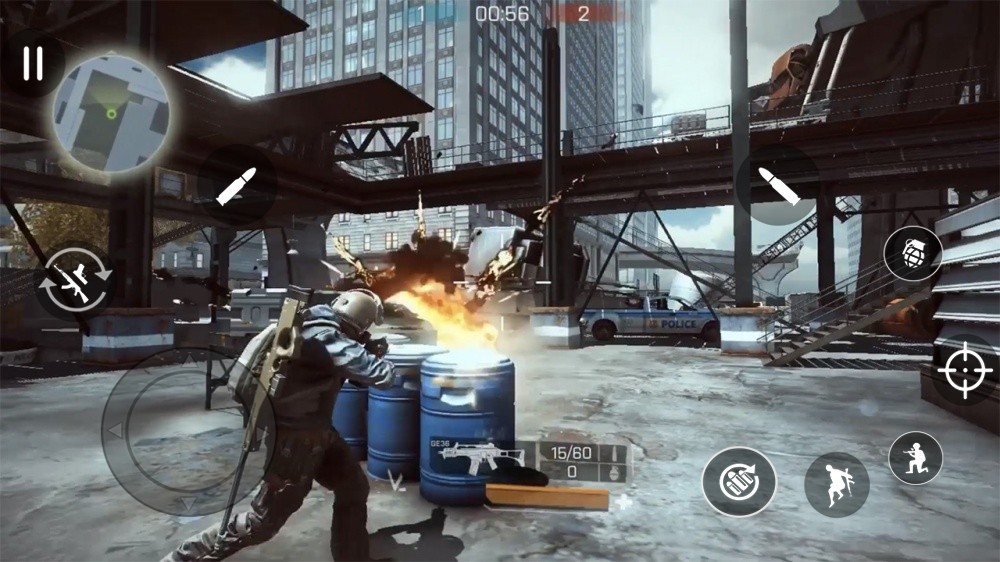This screenshot has width=1000, height=562.
Task: Aim down sights with the crosshair button
Action: [x=965, y=371]
